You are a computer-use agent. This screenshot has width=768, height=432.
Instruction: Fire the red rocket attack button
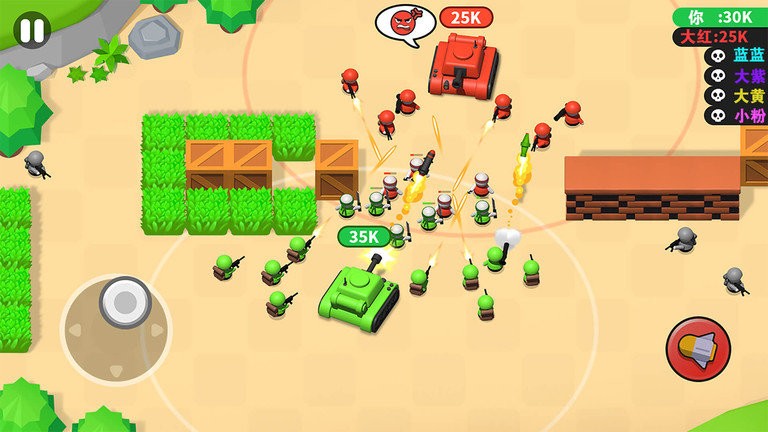pos(698,348)
